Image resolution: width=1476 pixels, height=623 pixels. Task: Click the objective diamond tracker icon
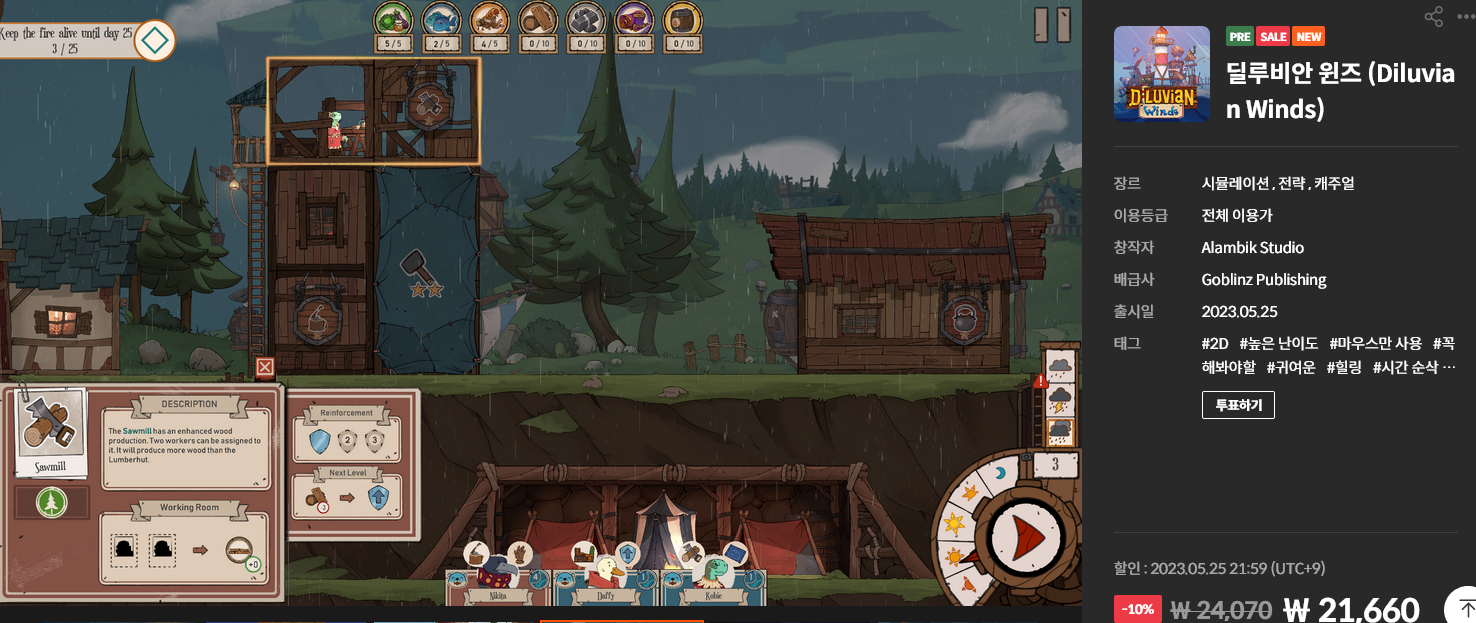pyautogui.click(x=155, y=41)
